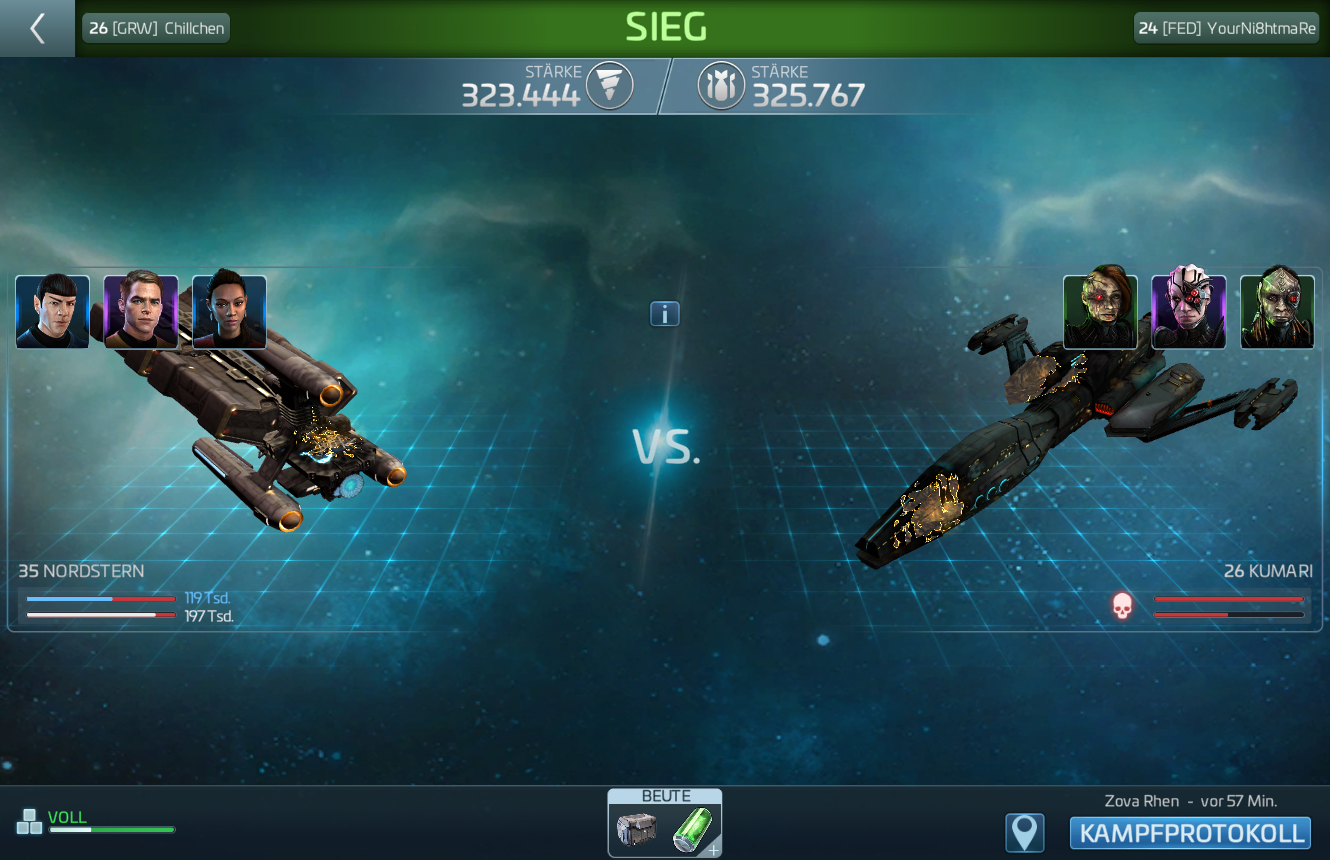This screenshot has width=1330, height=860.
Task: Show battle location with the map pin
Action: point(1025,833)
